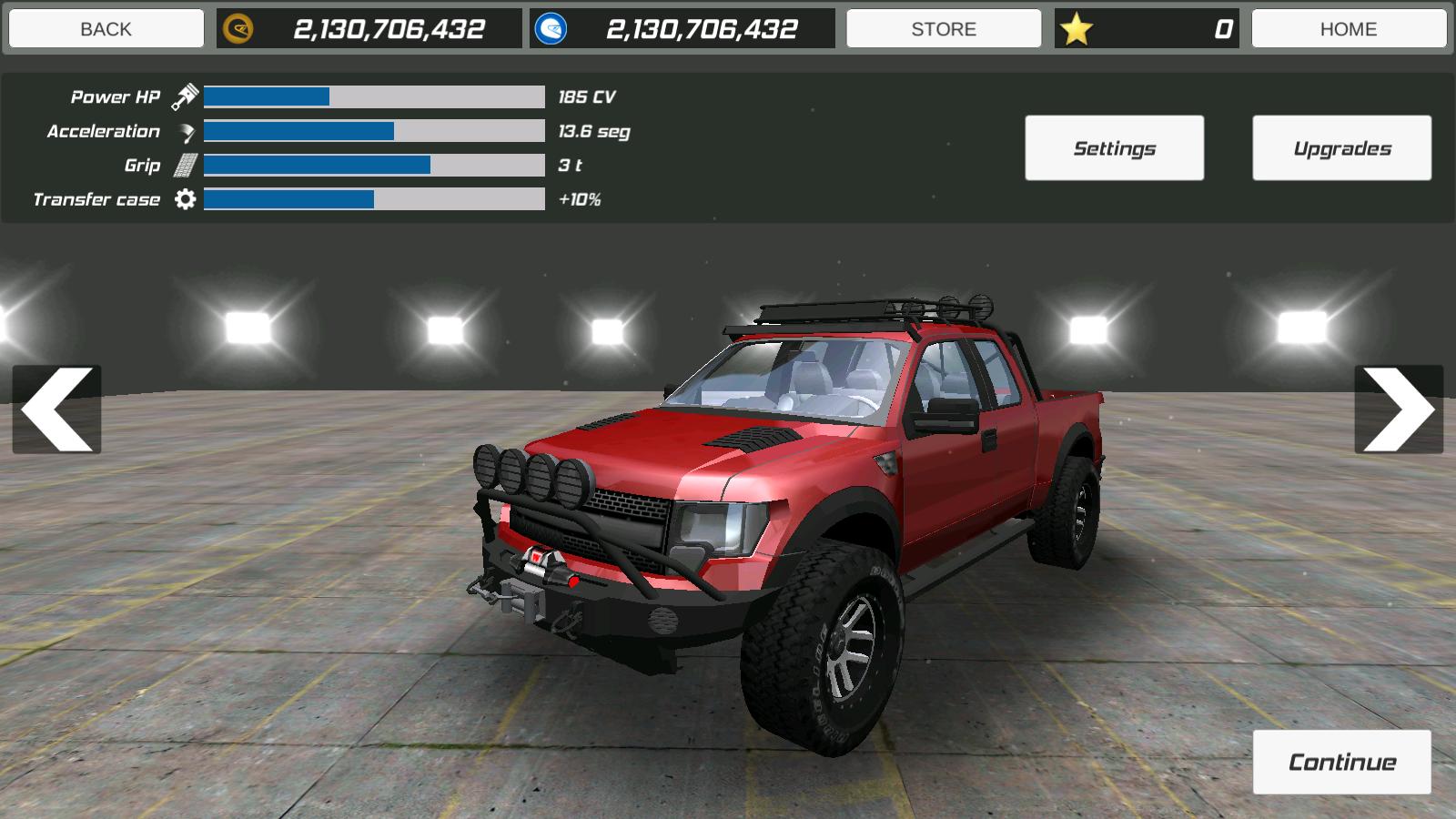Expand the Upgrades panel
The image size is (1456, 819).
(1340, 147)
